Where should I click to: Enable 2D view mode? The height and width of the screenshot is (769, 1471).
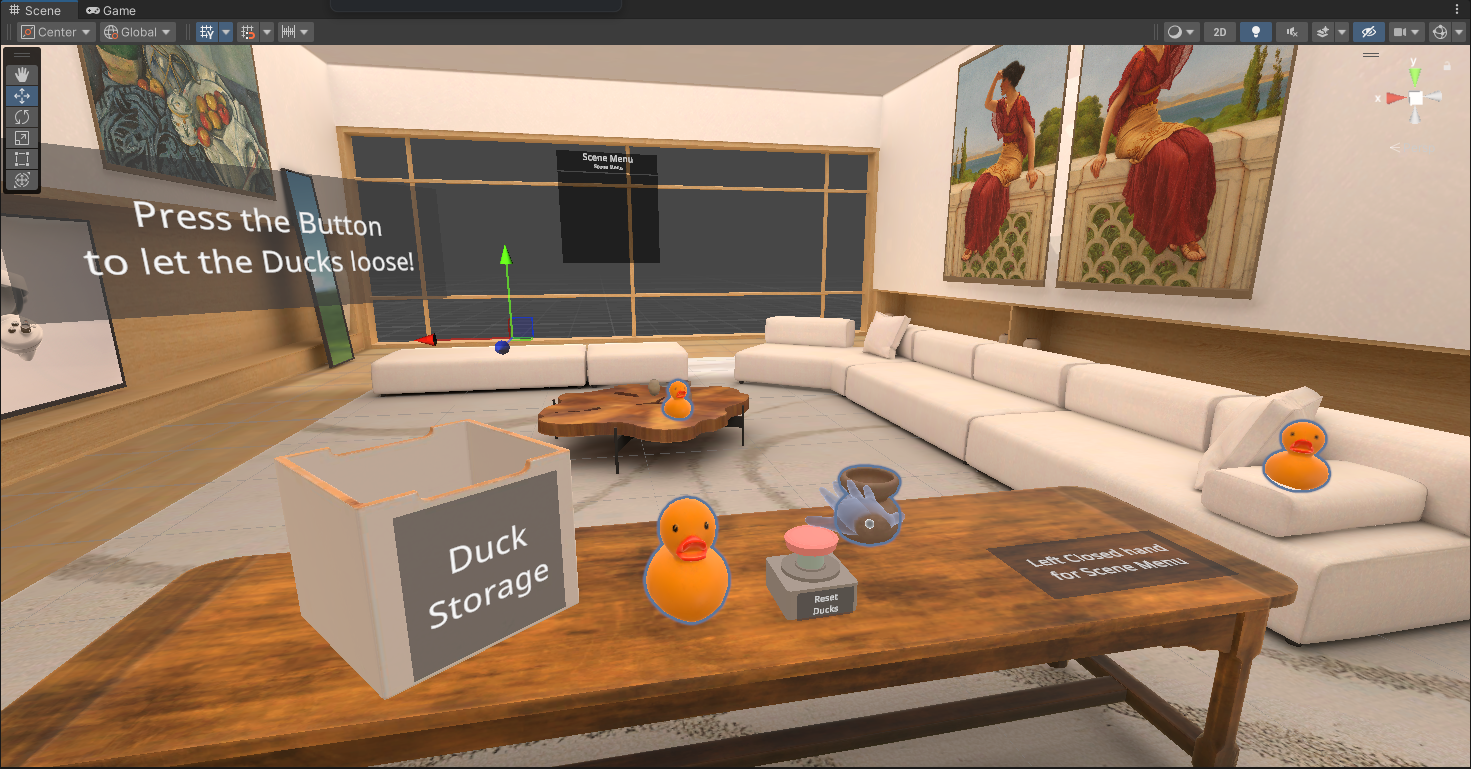pos(1219,31)
